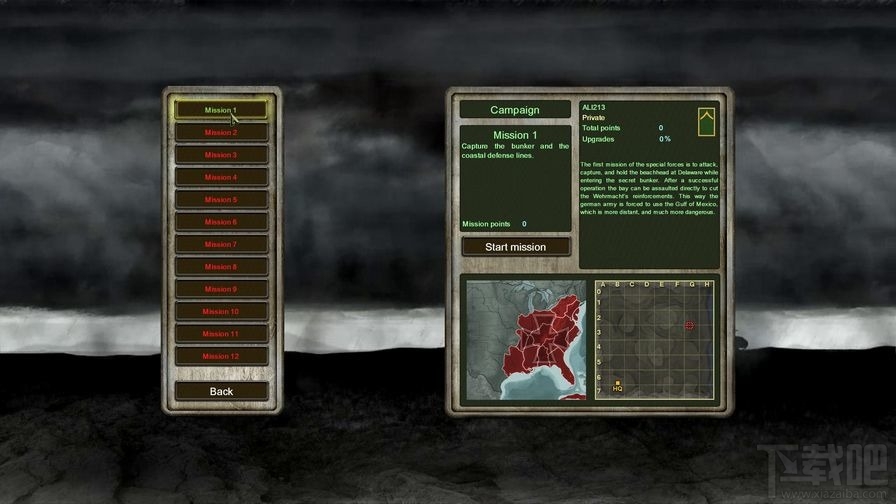The width and height of the screenshot is (896, 504).
Task: Select the Mission 6 entry
Action: click(221, 222)
